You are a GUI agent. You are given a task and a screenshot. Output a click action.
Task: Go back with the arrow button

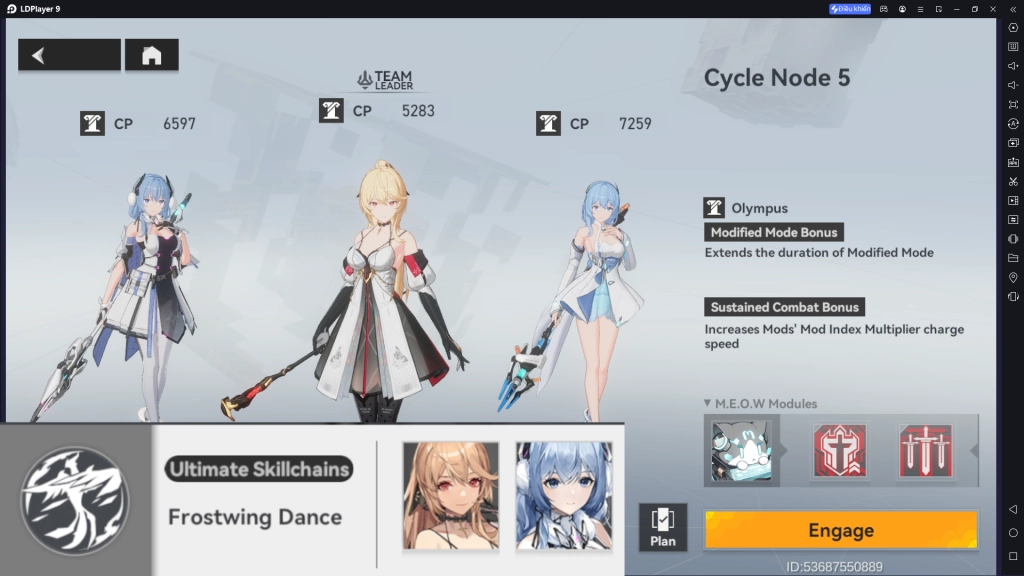(x=69, y=55)
